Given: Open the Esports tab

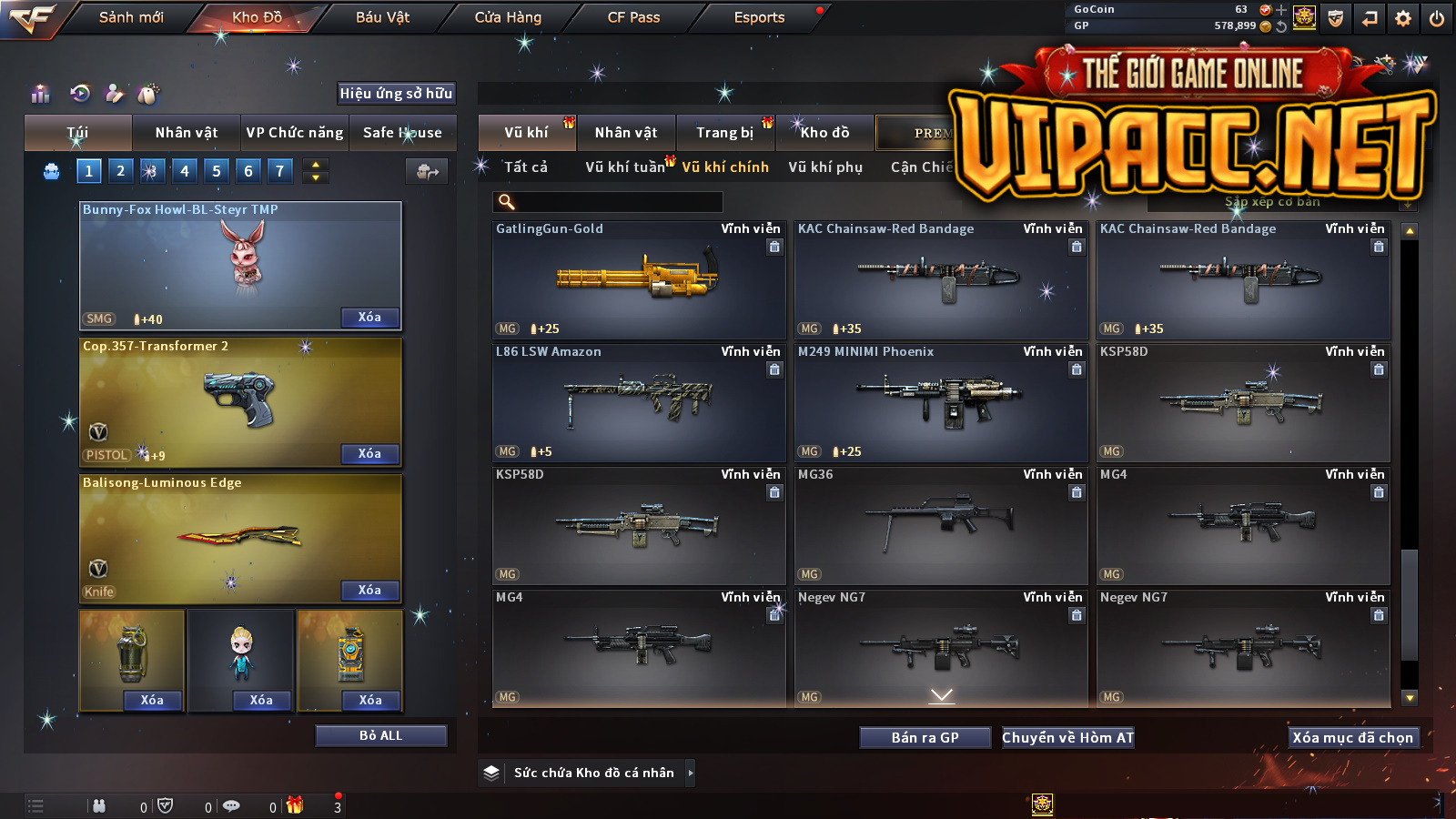Looking at the screenshot, I should click(759, 17).
